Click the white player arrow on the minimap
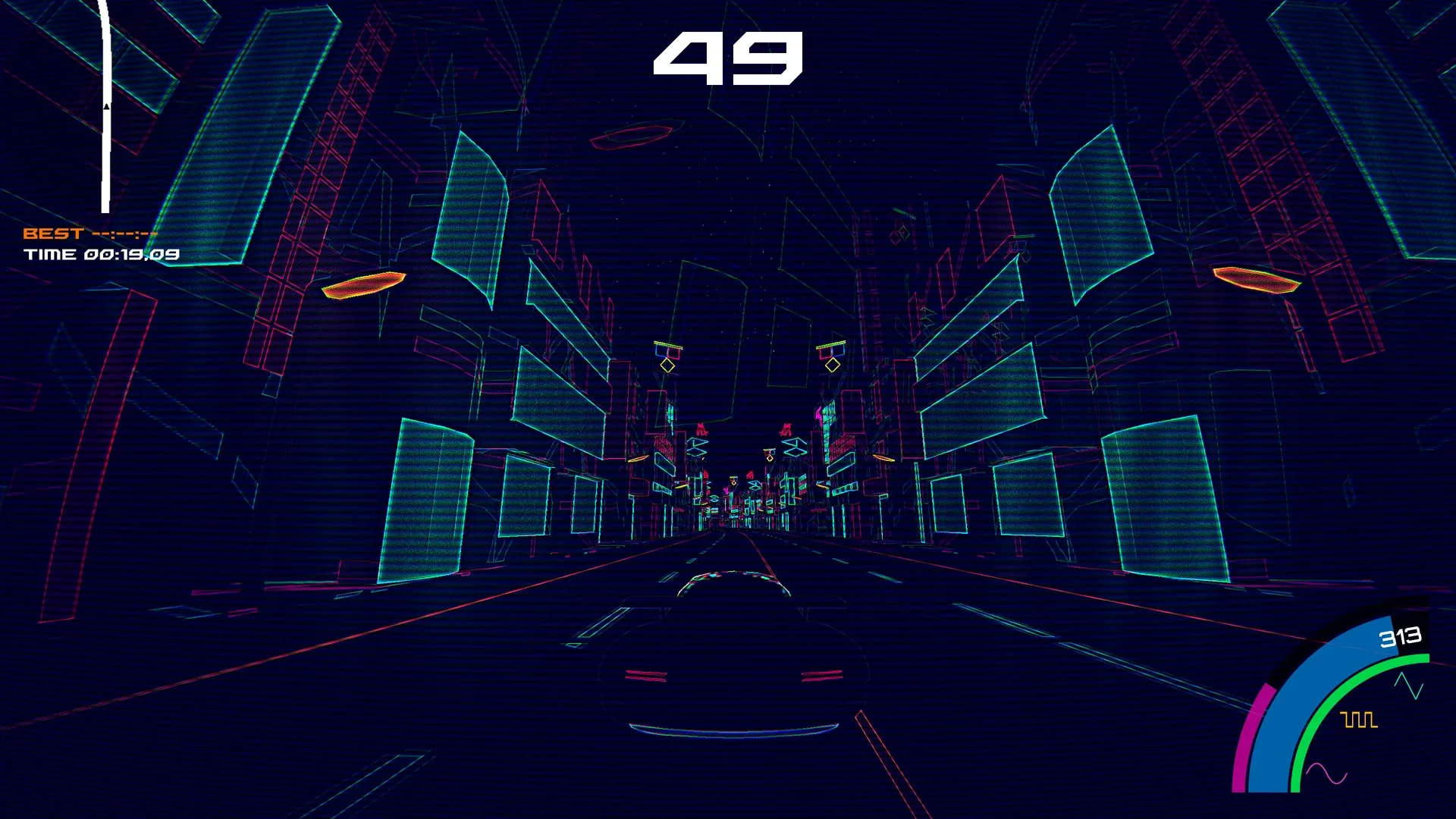Screen dimensions: 1456x819 click(x=105, y=106)
